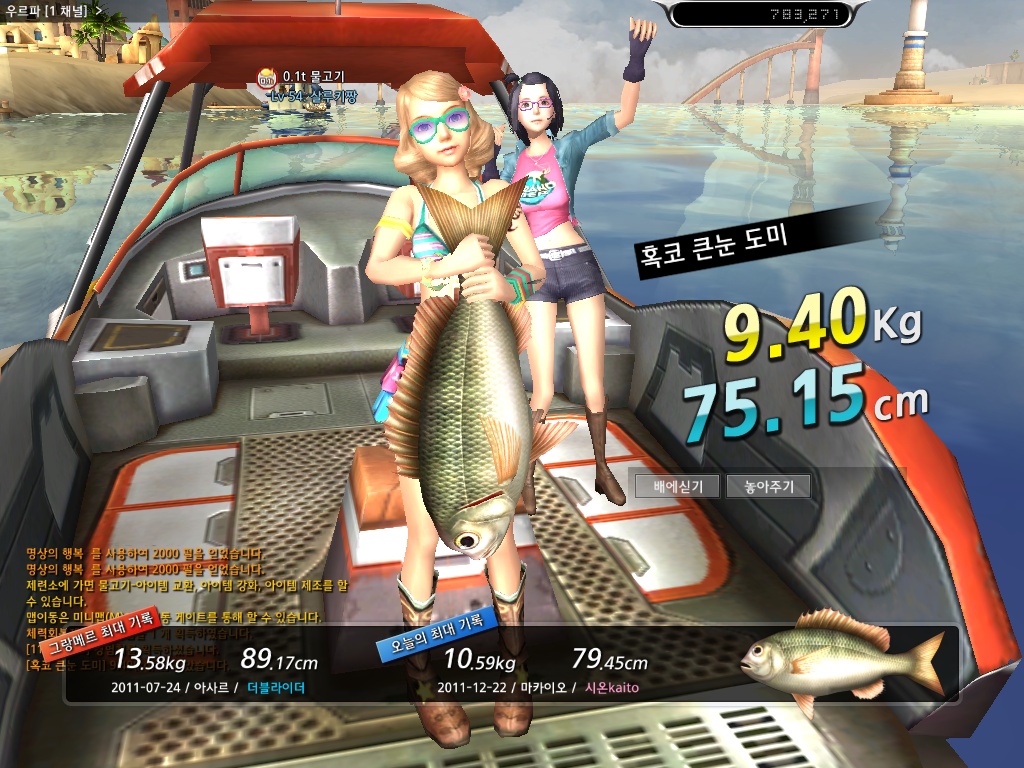Click the 배에싣기 button to keep the fish
1024x768 pixels.
[677, 487]
